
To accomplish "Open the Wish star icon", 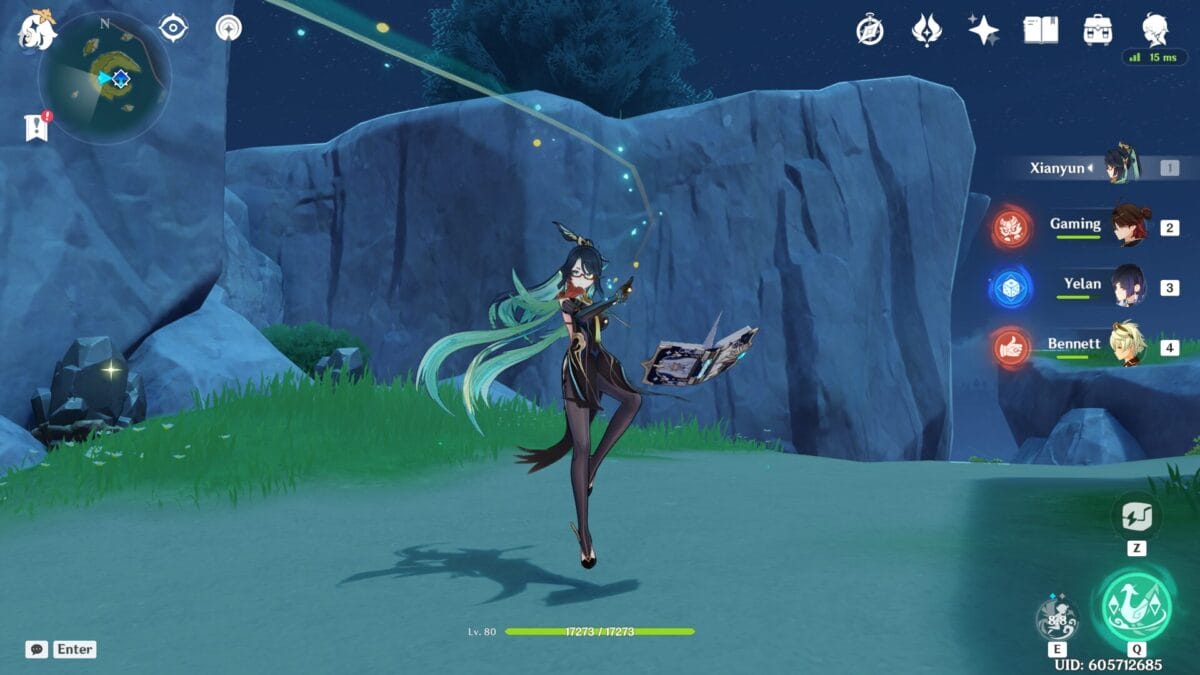I will pos(983,30).
